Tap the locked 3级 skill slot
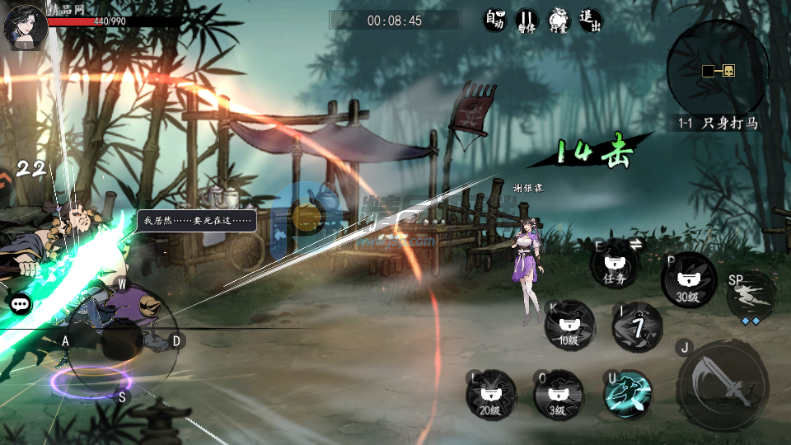Image resolution: width=791 pixels, height=445 pixels. point(558,395)
